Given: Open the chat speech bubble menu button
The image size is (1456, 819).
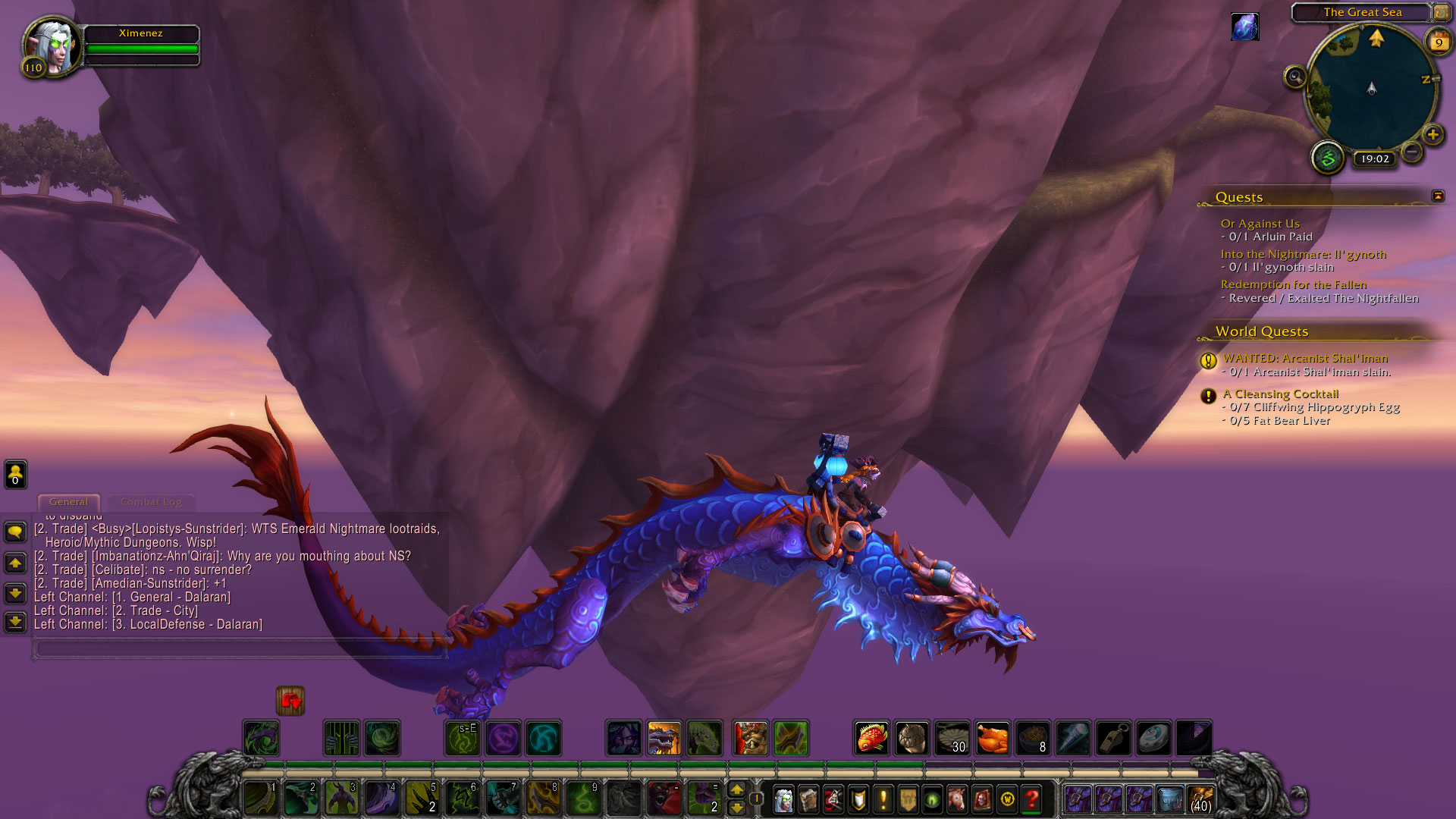Looking at the screenshot, I should (x=15, y=532).
